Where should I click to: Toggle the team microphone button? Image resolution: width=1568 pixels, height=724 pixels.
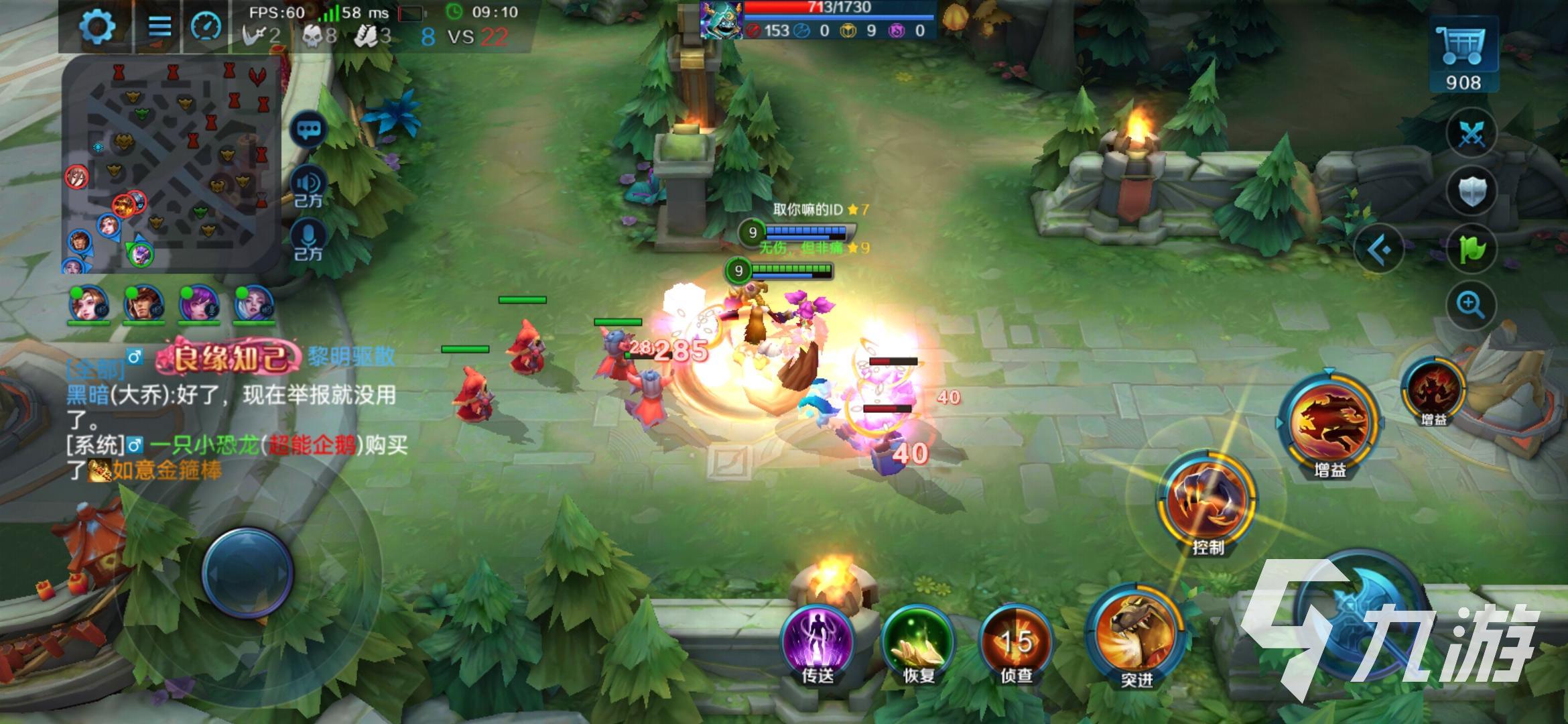(x=309, y=240)
